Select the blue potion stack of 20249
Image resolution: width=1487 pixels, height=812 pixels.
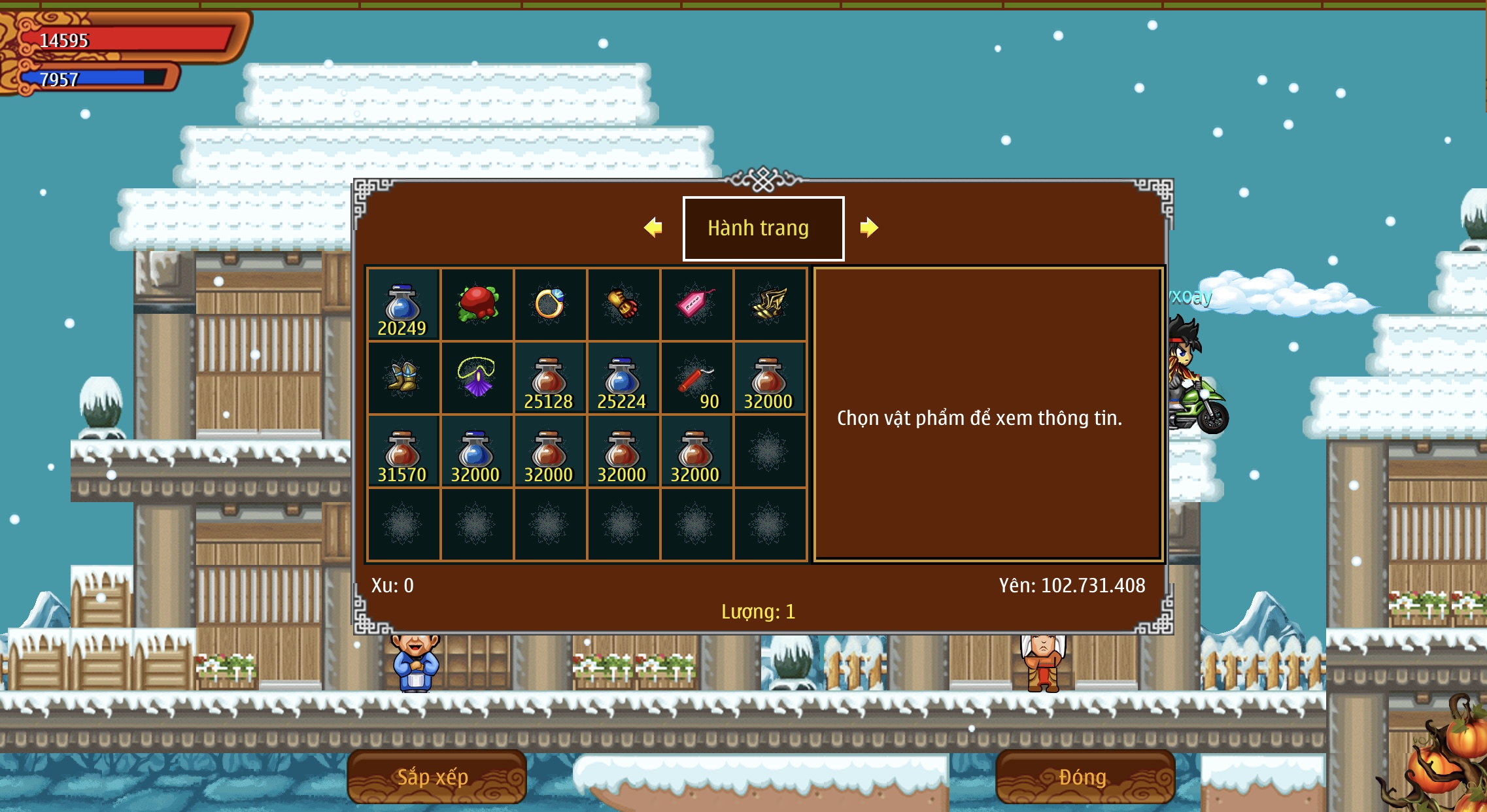coord(403,305)
